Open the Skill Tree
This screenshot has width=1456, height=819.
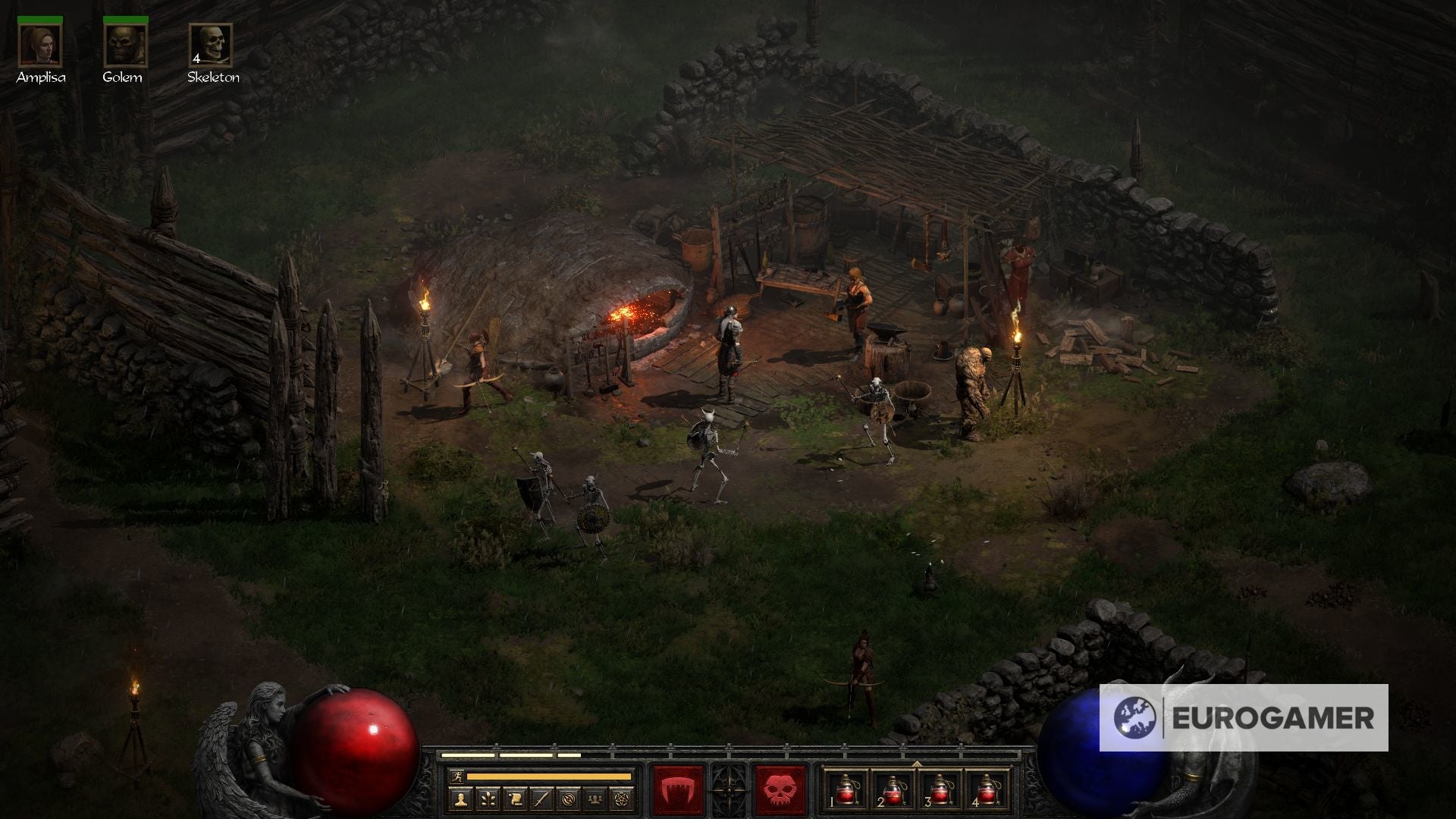(x=488, y=800)
